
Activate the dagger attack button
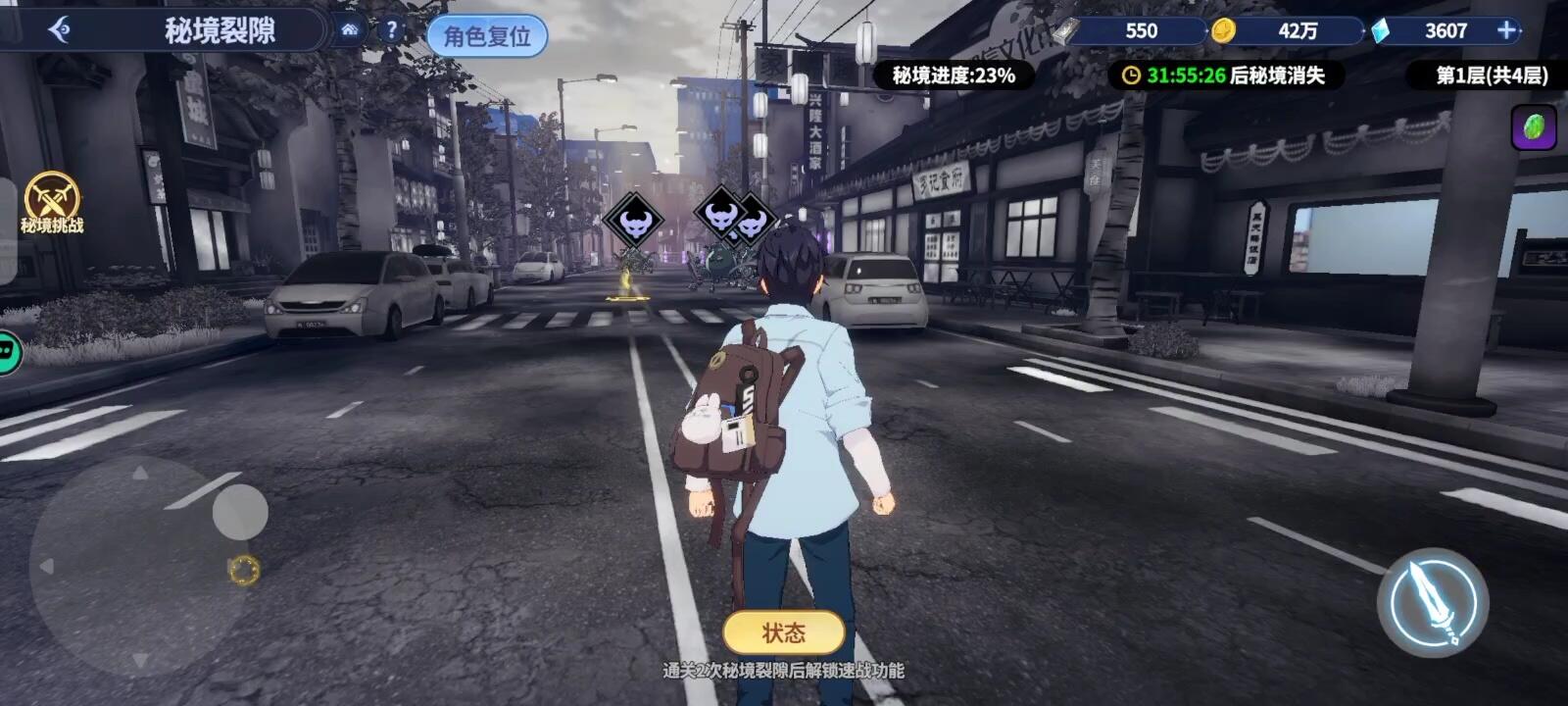[x=1433, y=602]
